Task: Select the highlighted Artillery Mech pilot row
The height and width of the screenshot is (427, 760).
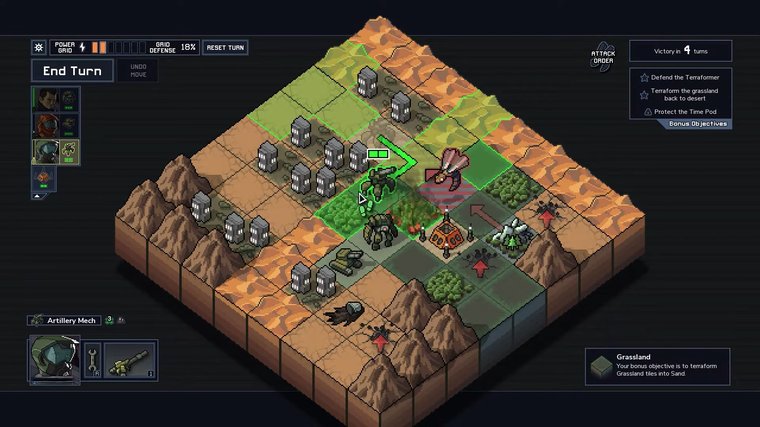Action: click(x=54, y=151)
